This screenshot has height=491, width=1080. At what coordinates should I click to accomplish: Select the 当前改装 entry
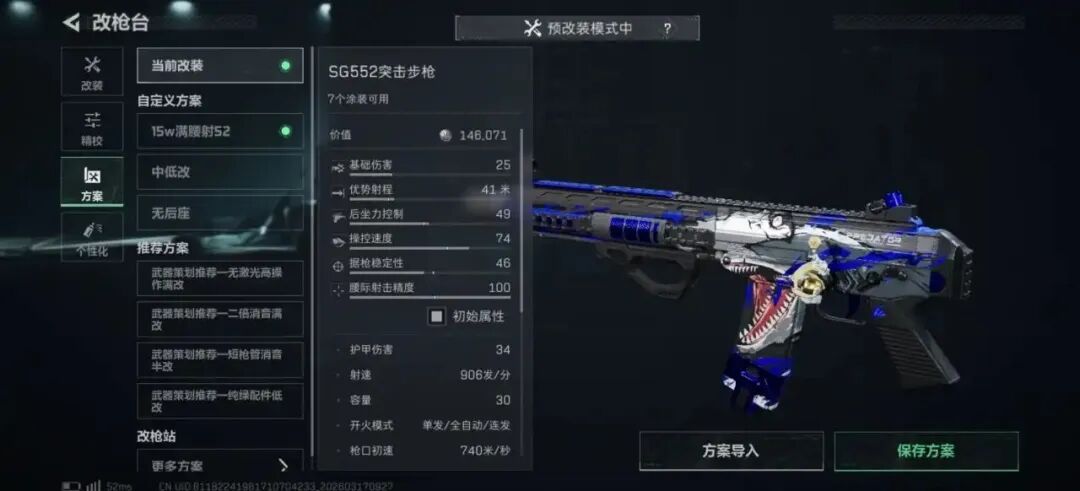[x=220, y=66]
